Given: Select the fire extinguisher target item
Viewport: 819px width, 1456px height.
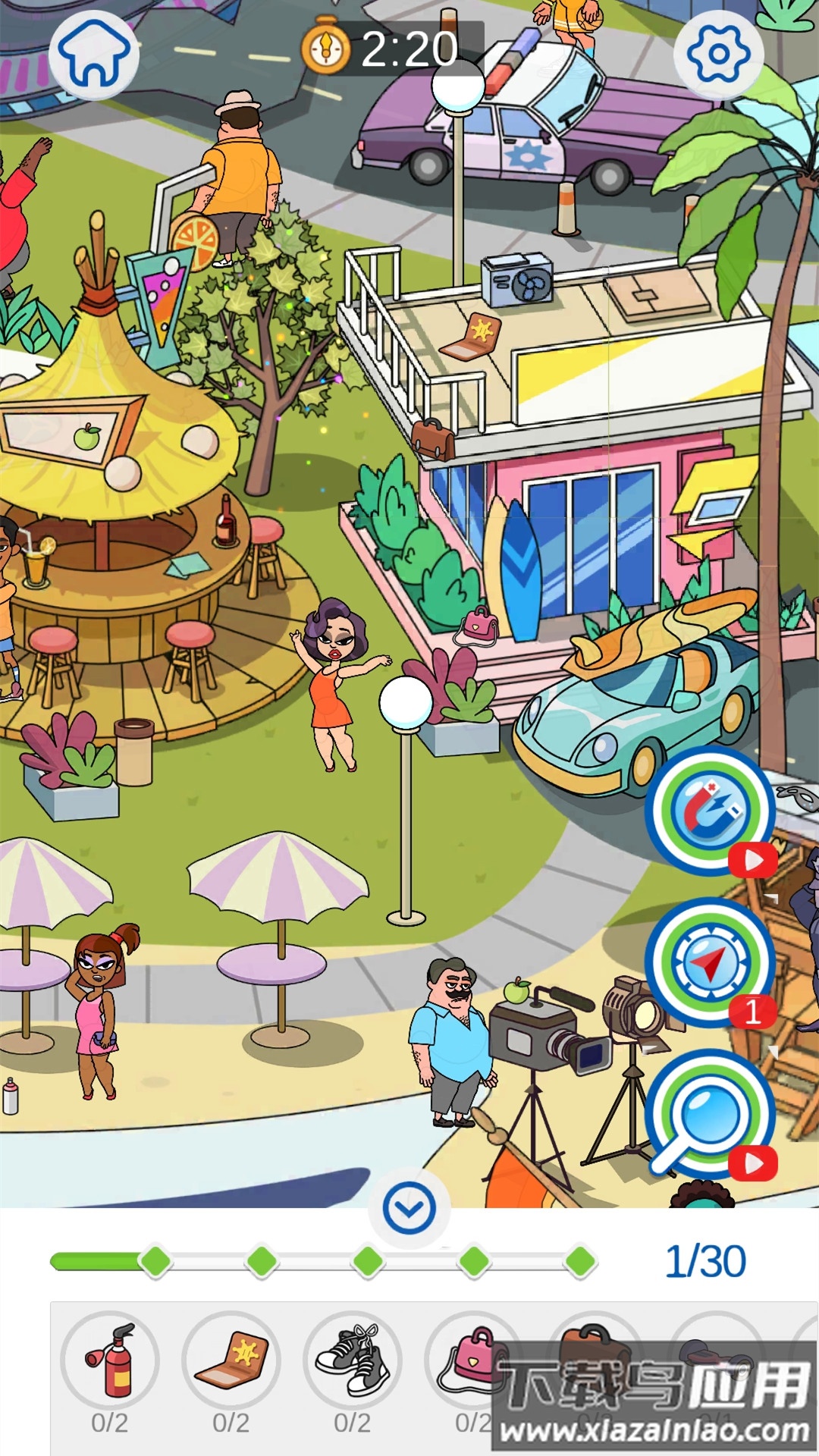Looking at the screenshot, I should point(110,1360).
